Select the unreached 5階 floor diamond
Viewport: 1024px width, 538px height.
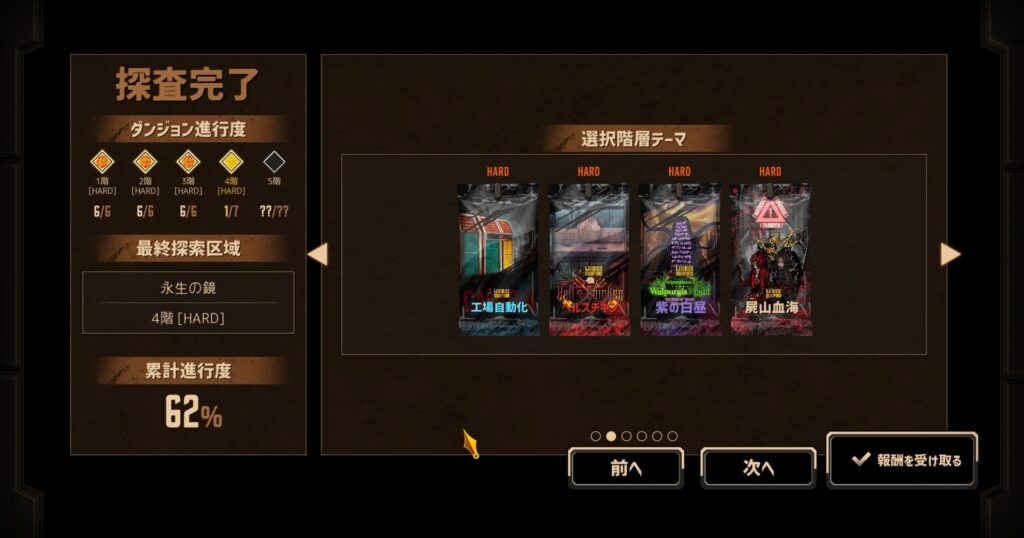274,161
